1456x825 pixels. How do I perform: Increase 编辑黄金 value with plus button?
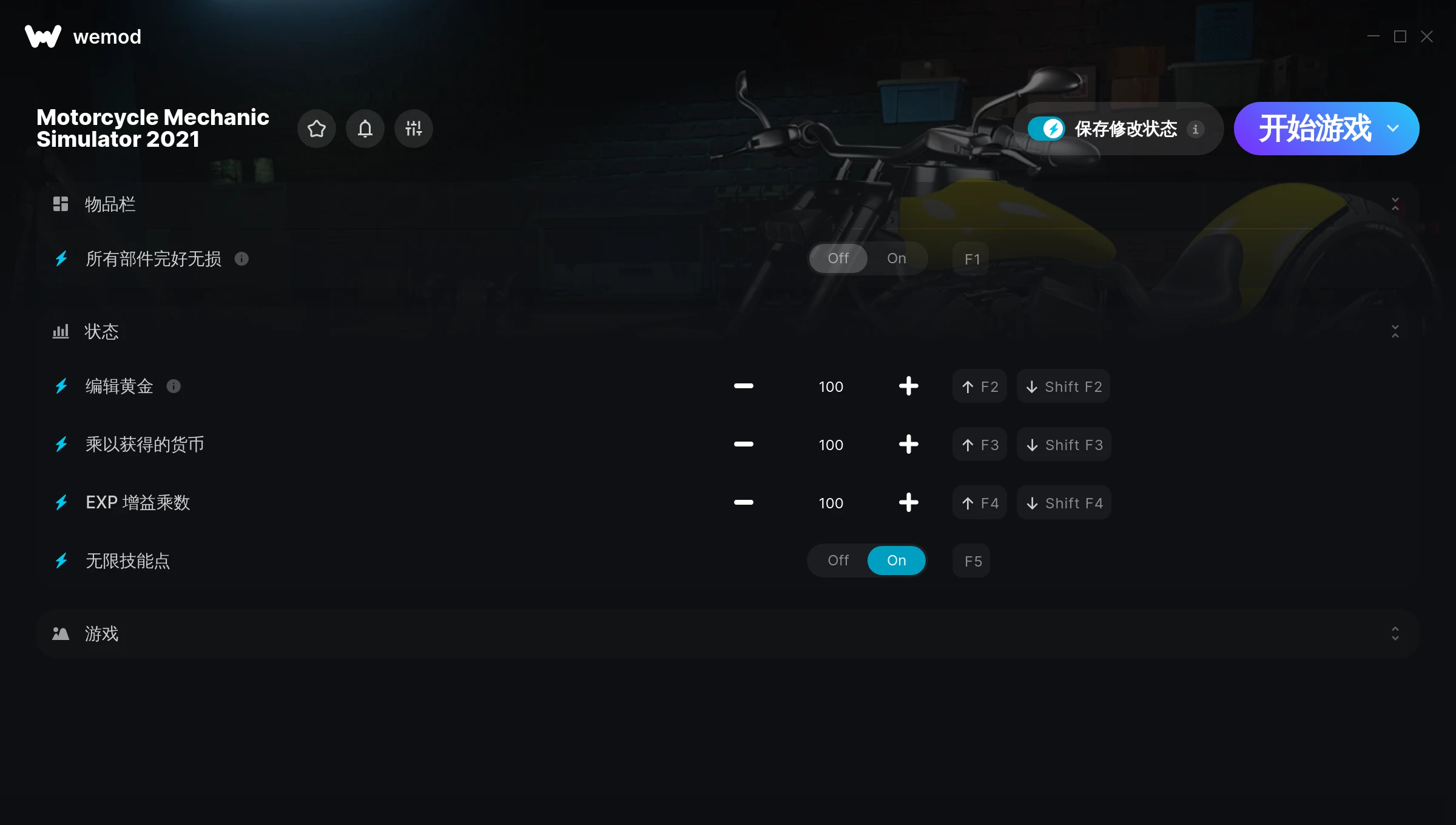[908, 386]
